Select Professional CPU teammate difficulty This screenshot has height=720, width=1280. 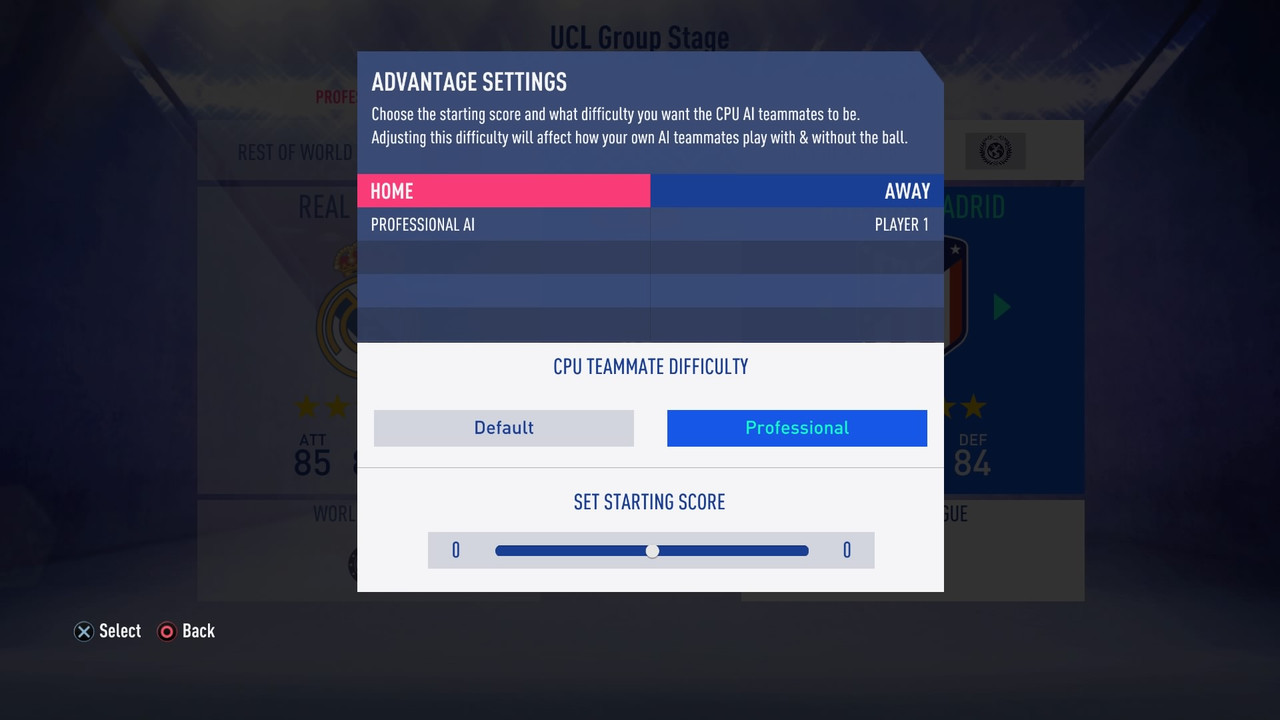797,428
